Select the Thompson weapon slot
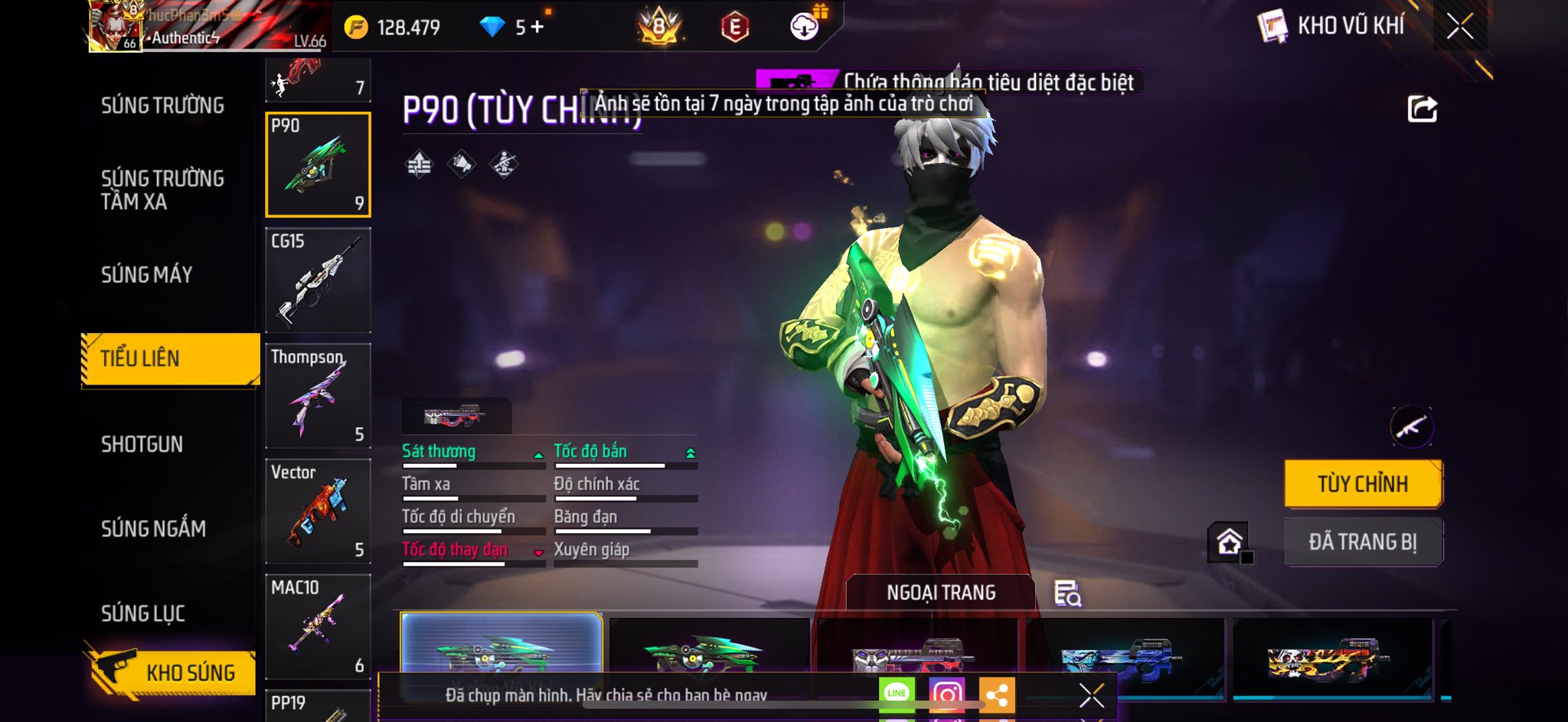This screenshot has height=722, width=1568. tap(318, 396)
